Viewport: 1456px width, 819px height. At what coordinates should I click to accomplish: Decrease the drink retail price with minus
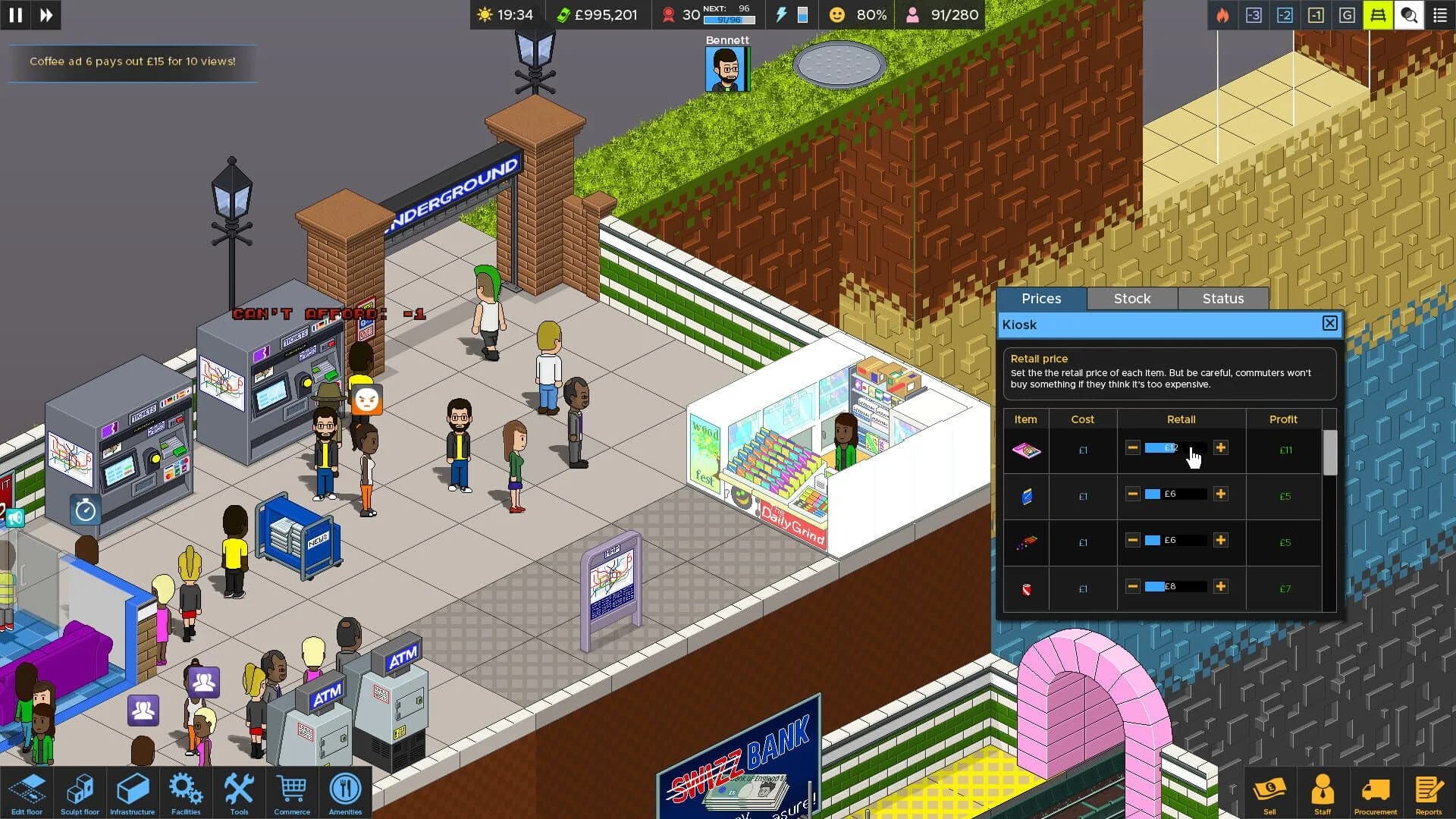pyautogui.click(x=1132, y=586)
